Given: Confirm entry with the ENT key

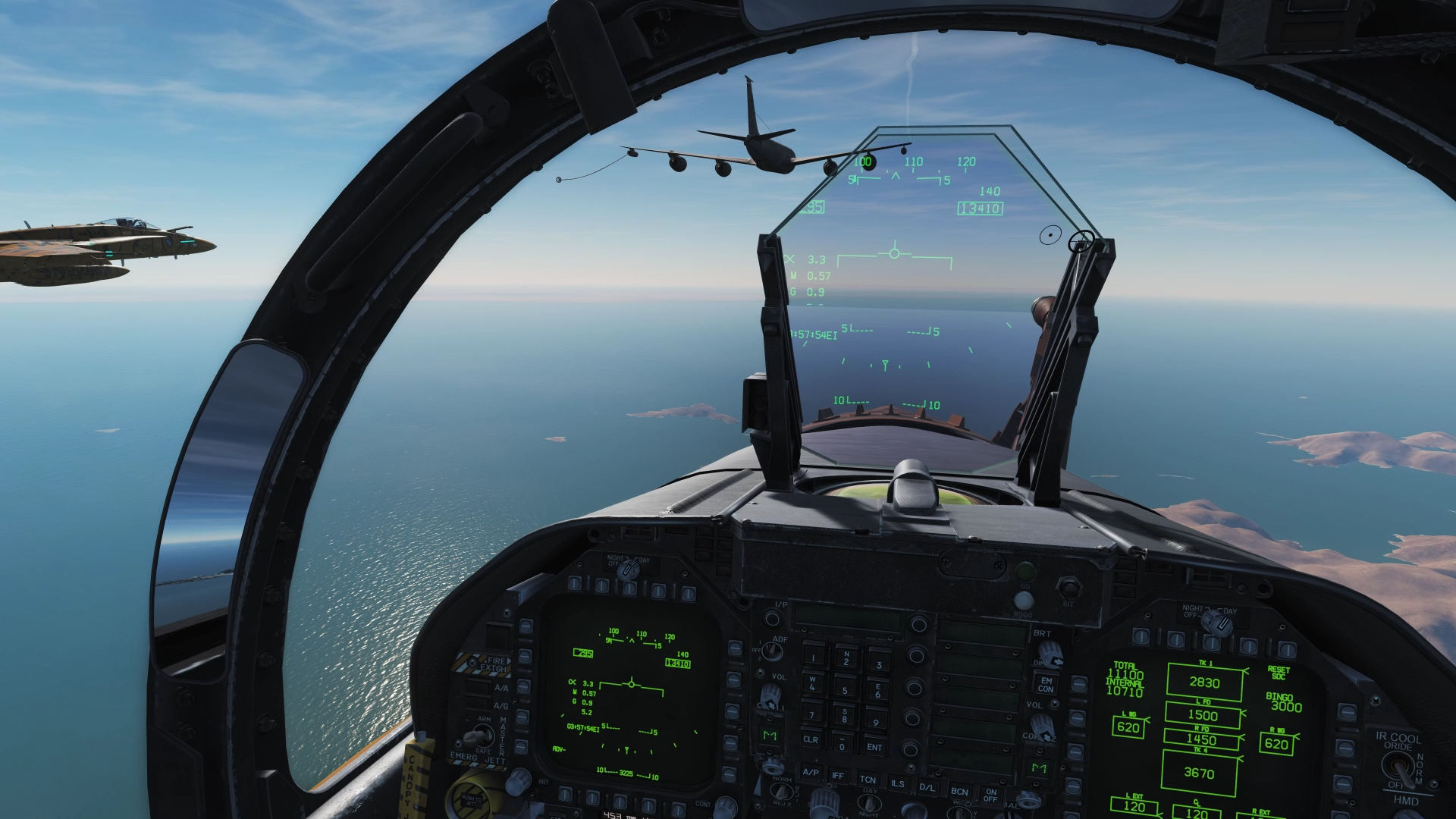Looking at the screenshot, I should point(874,747).
